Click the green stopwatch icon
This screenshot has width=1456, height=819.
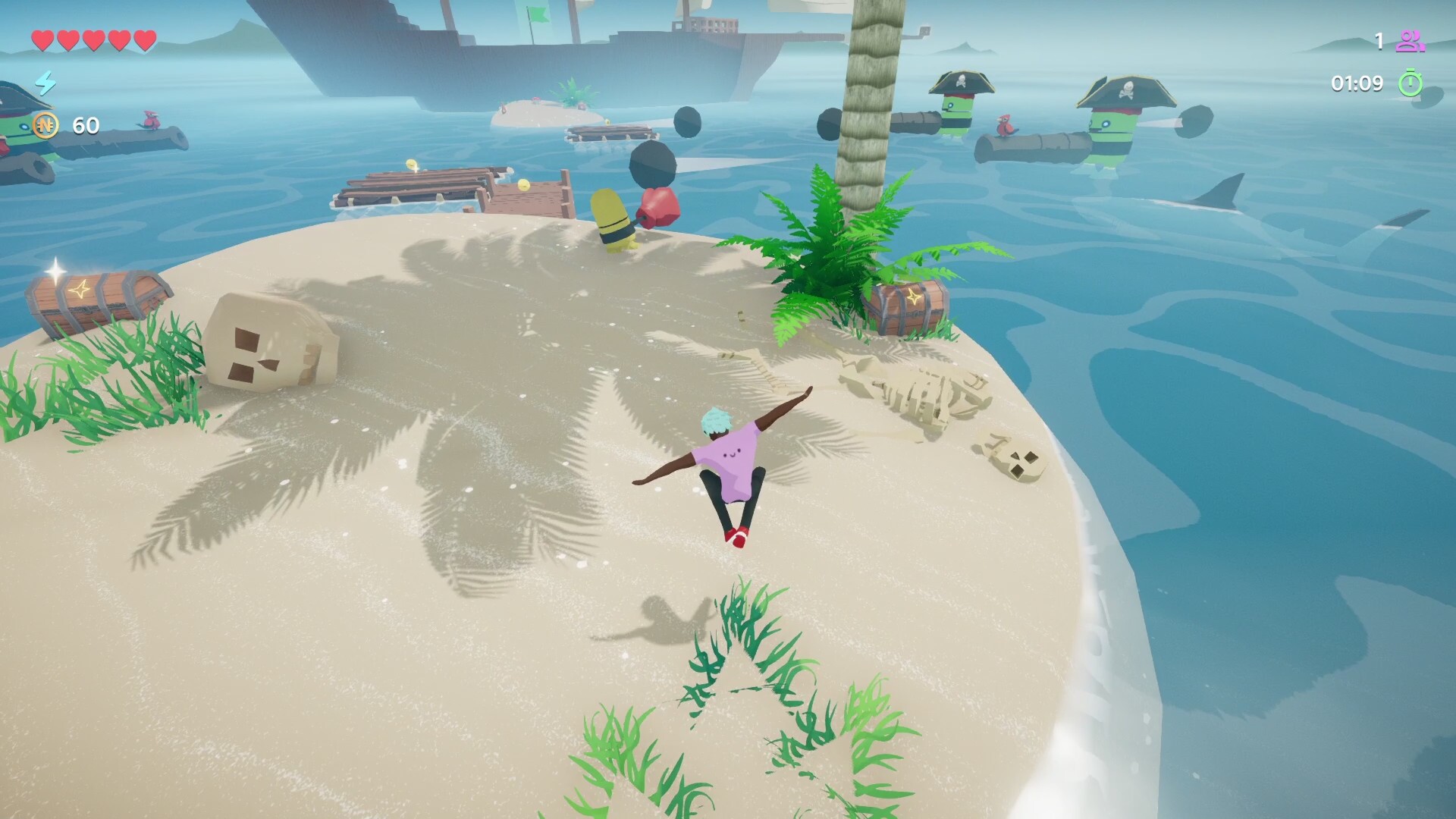(x=1410, y=83)
